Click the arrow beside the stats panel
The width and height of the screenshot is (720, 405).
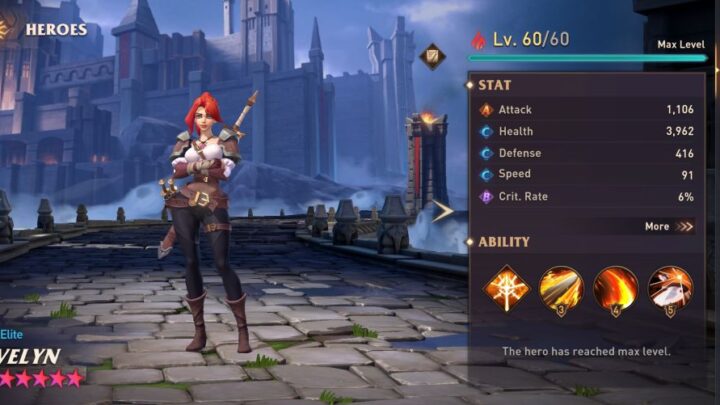click(x=443, y=210)
